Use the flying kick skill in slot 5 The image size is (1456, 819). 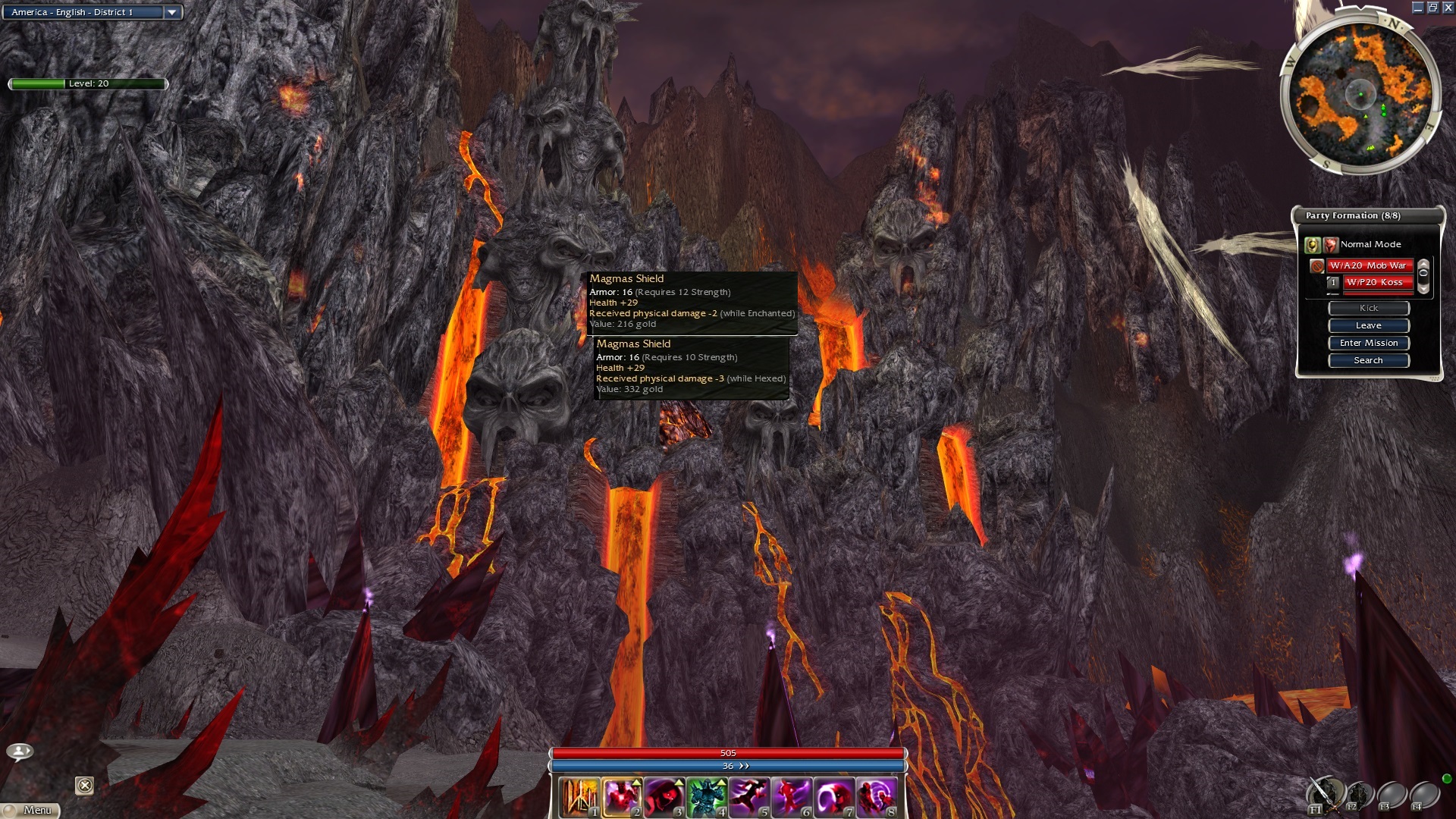[x=749, y=798]
